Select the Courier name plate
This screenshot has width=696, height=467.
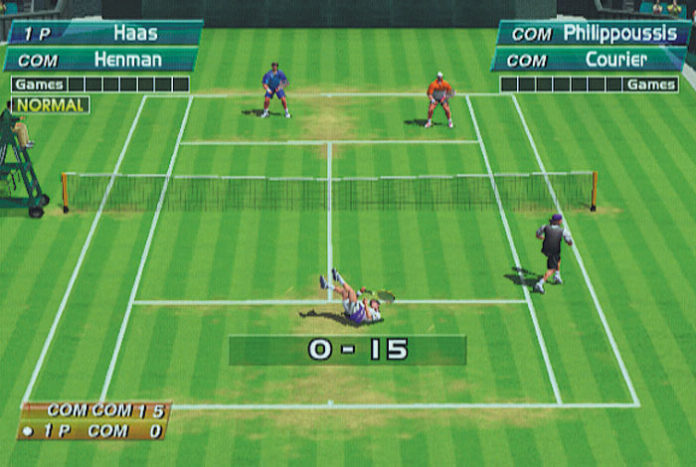[591, 59]
